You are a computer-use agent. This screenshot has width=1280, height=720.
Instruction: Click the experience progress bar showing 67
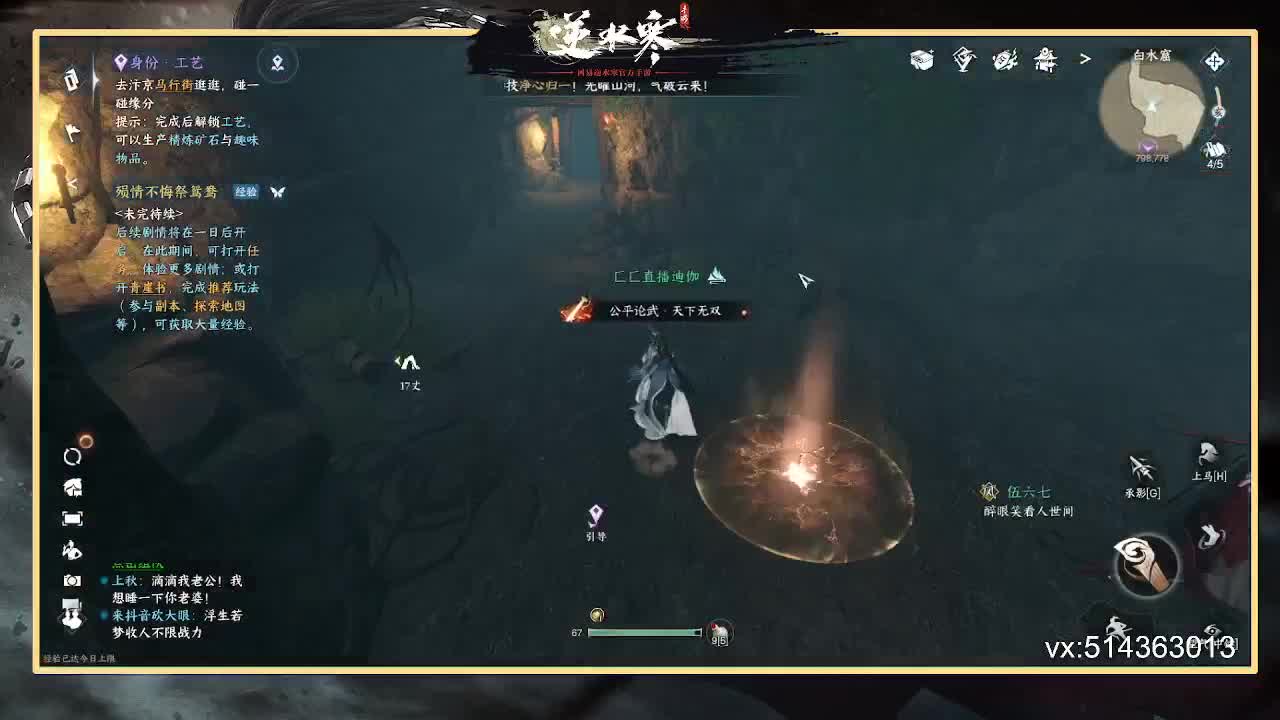point(645,632)
